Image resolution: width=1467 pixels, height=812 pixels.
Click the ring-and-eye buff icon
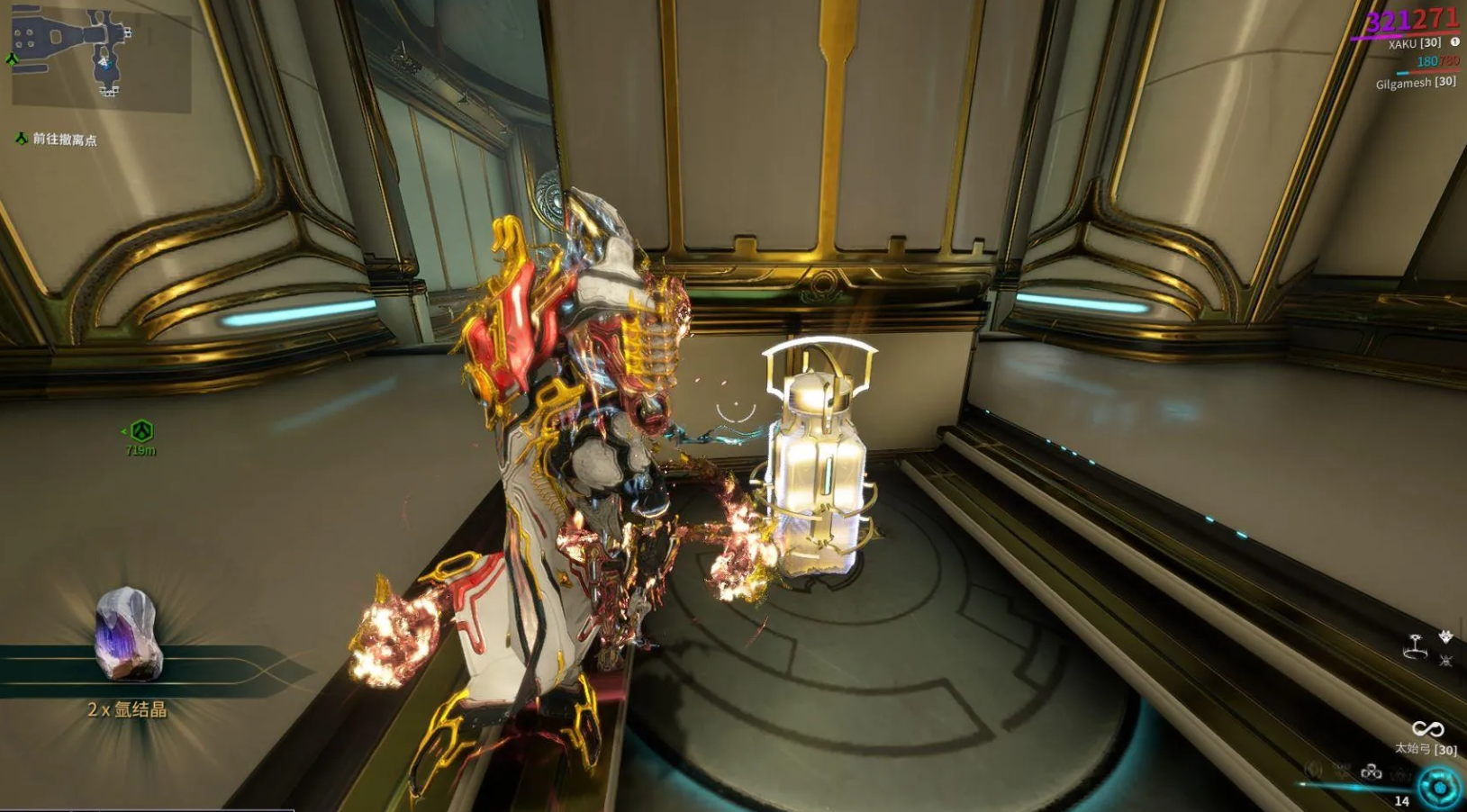(1417, 645)
